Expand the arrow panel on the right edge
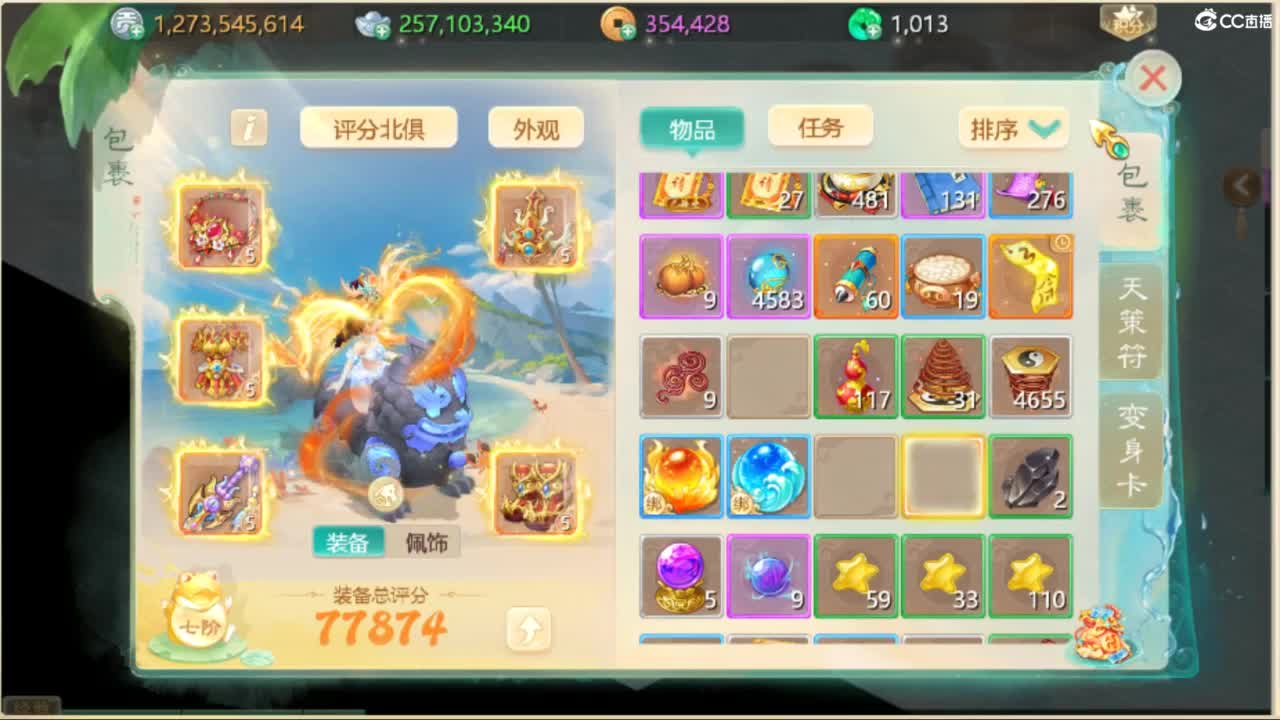Viewport: 1280px width, 720px height. point(1241,185)
